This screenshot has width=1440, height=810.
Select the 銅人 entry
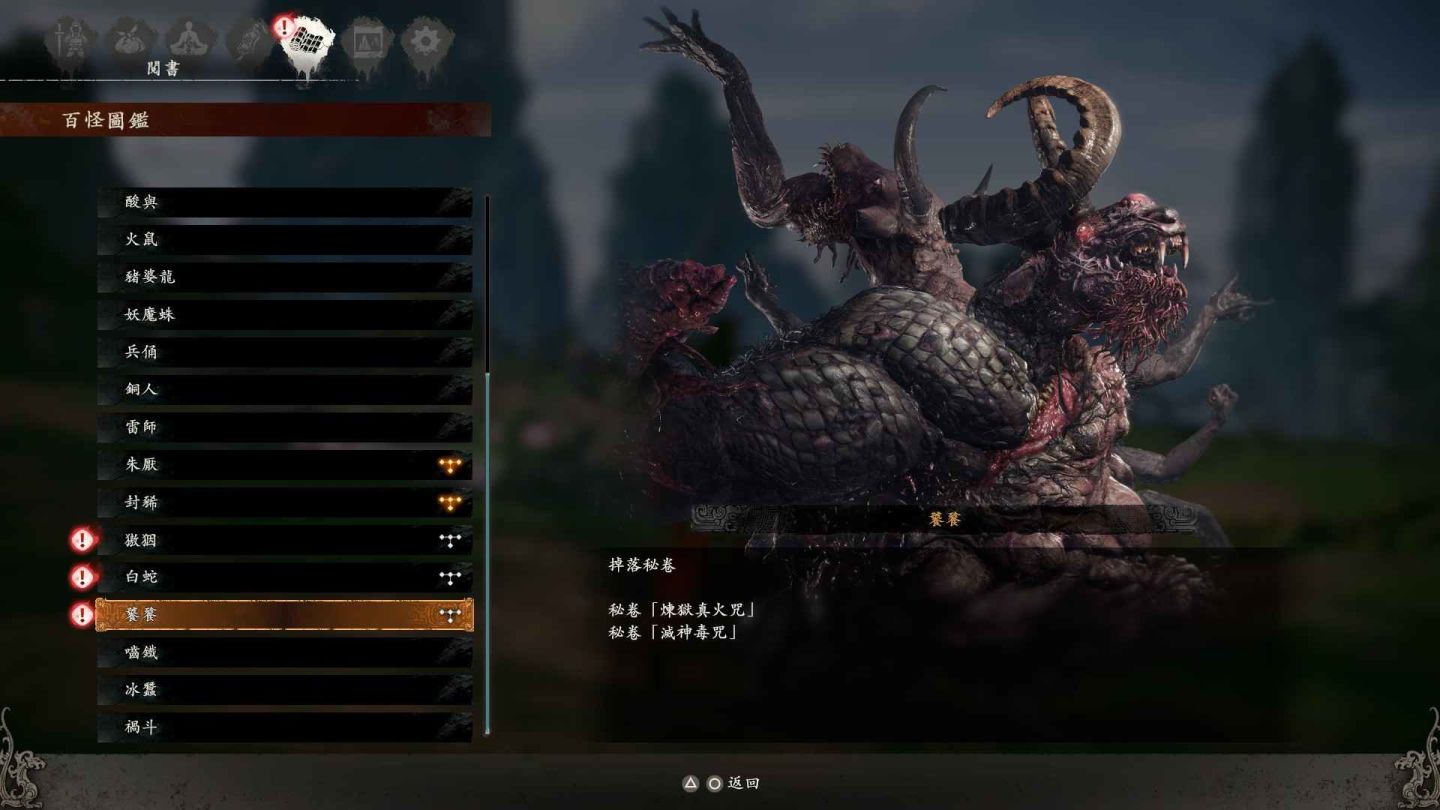point(284,389)
